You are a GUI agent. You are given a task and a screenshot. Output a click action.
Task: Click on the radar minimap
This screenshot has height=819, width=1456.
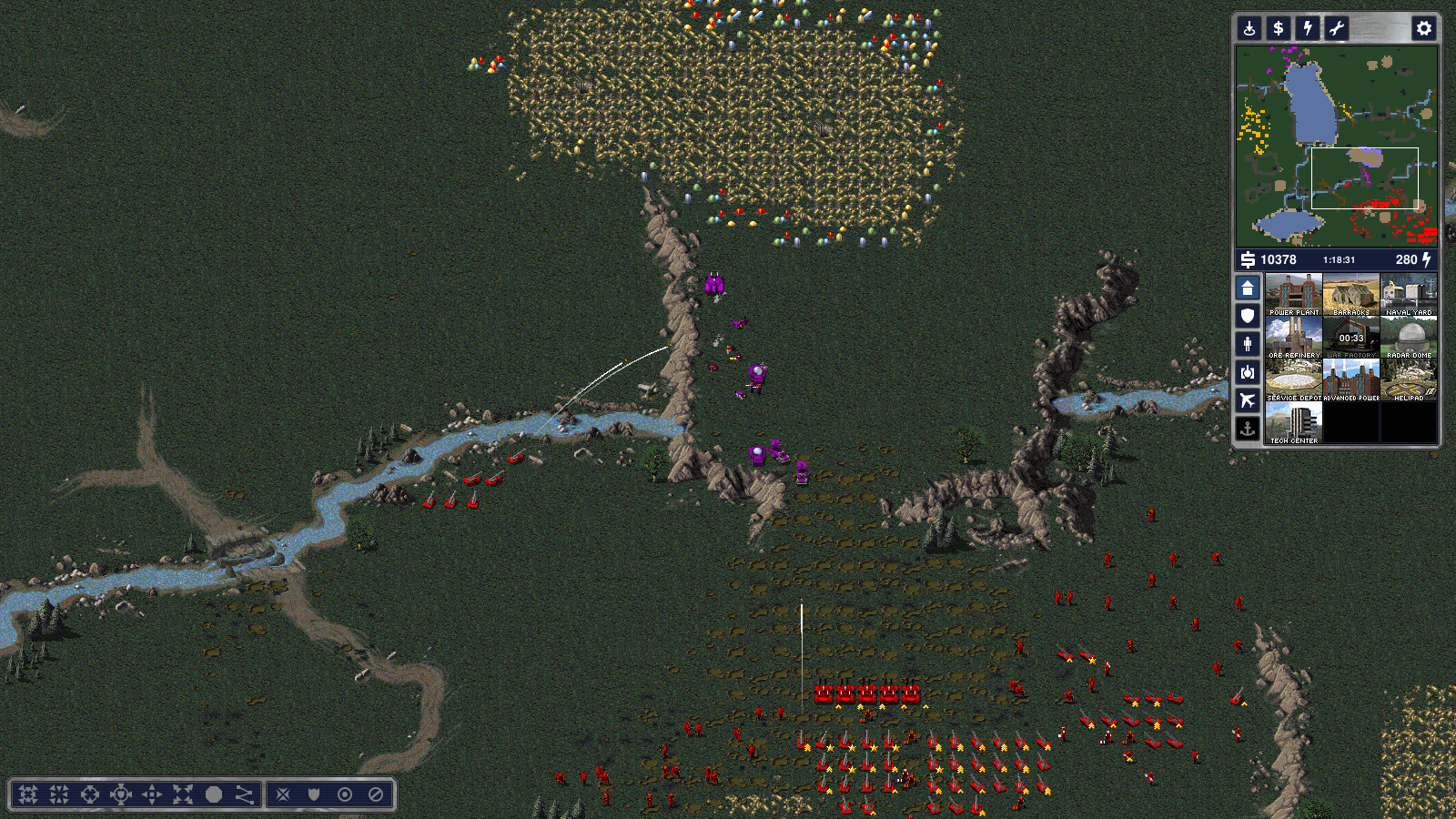click(1336, 146)
